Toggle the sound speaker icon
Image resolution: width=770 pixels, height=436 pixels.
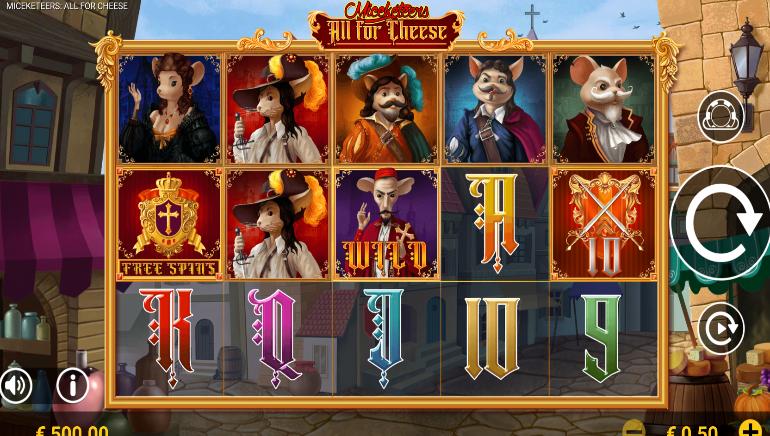[15, 384]
